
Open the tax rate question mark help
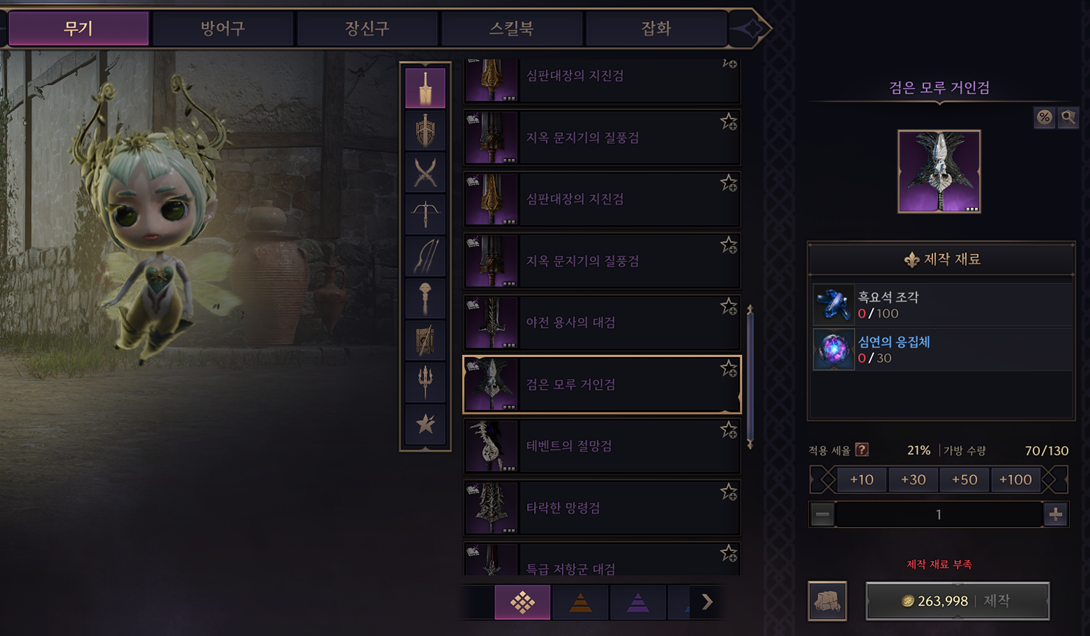coord(861,450)
